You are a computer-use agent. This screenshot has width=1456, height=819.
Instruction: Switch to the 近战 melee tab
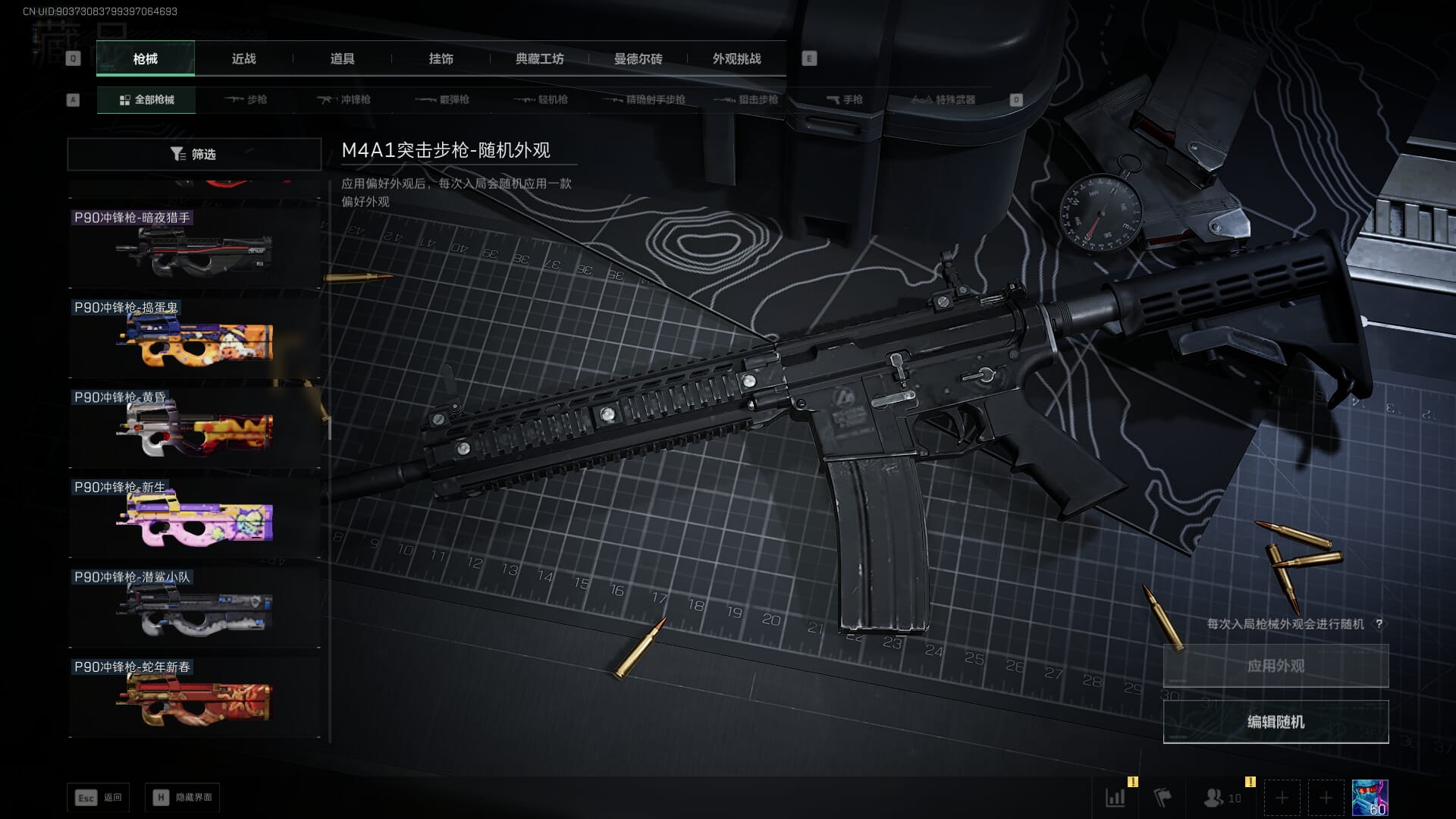pos(243,58)
